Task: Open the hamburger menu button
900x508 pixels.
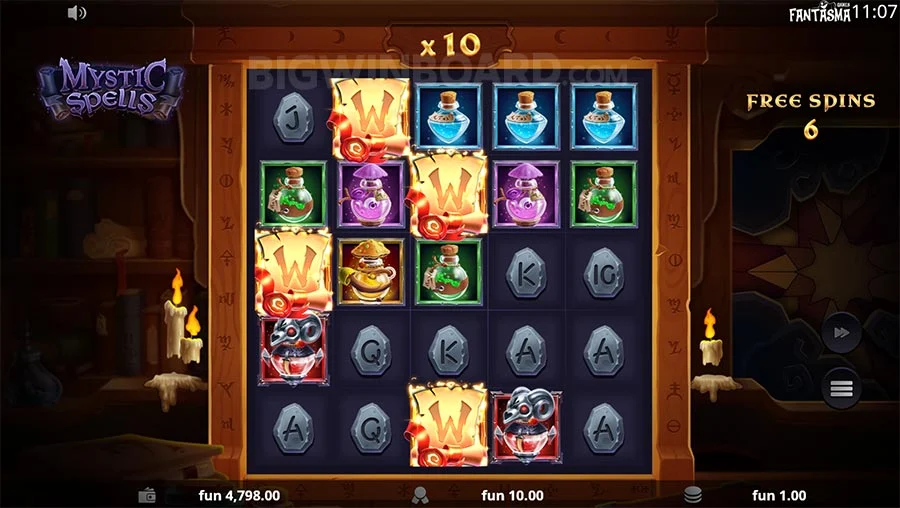Action: point(841,387)
